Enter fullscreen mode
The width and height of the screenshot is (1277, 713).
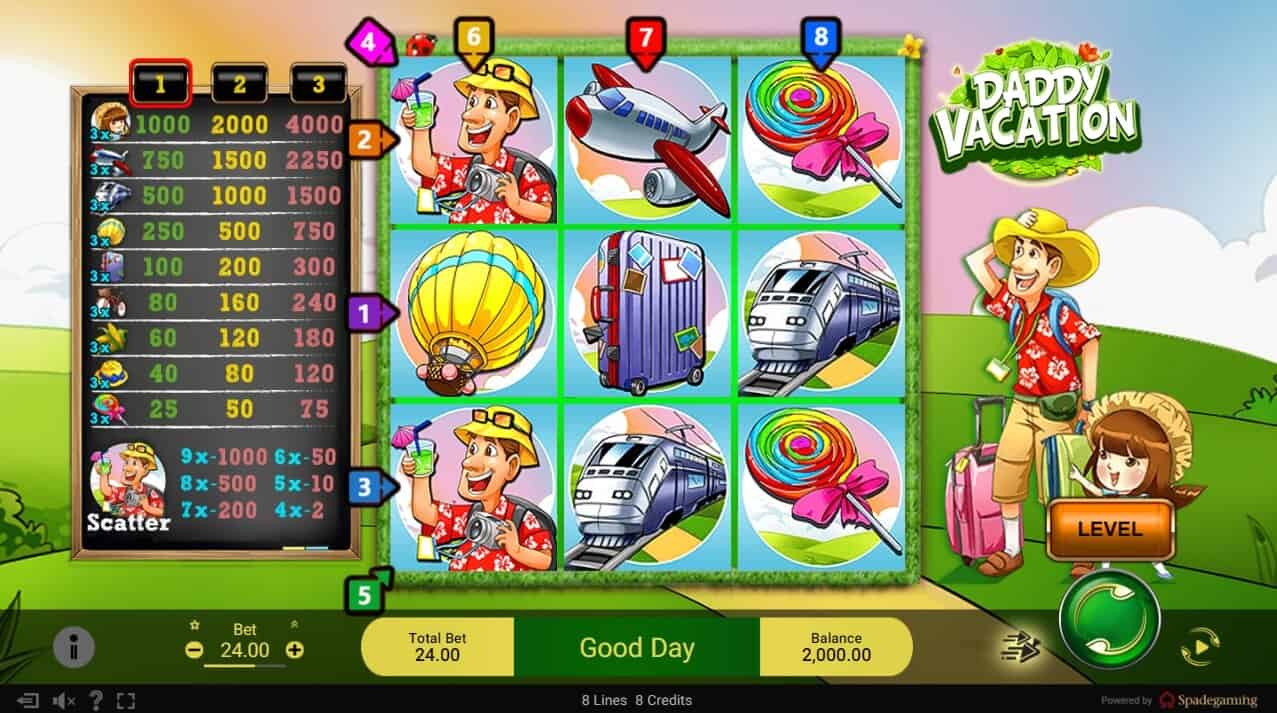pyautogui.click(x=126, y=700)
